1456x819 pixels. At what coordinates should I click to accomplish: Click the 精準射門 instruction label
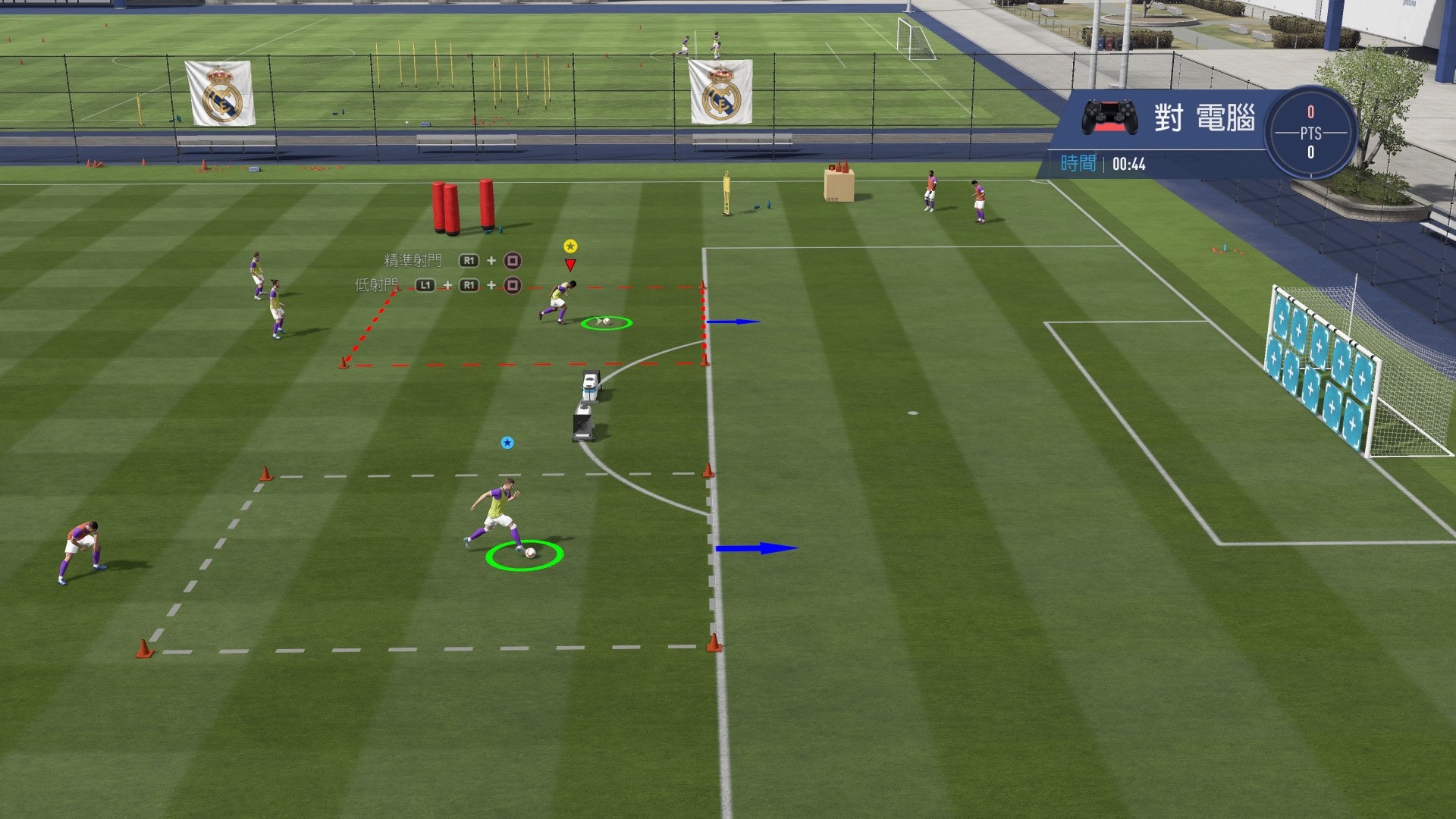point(412,261)
